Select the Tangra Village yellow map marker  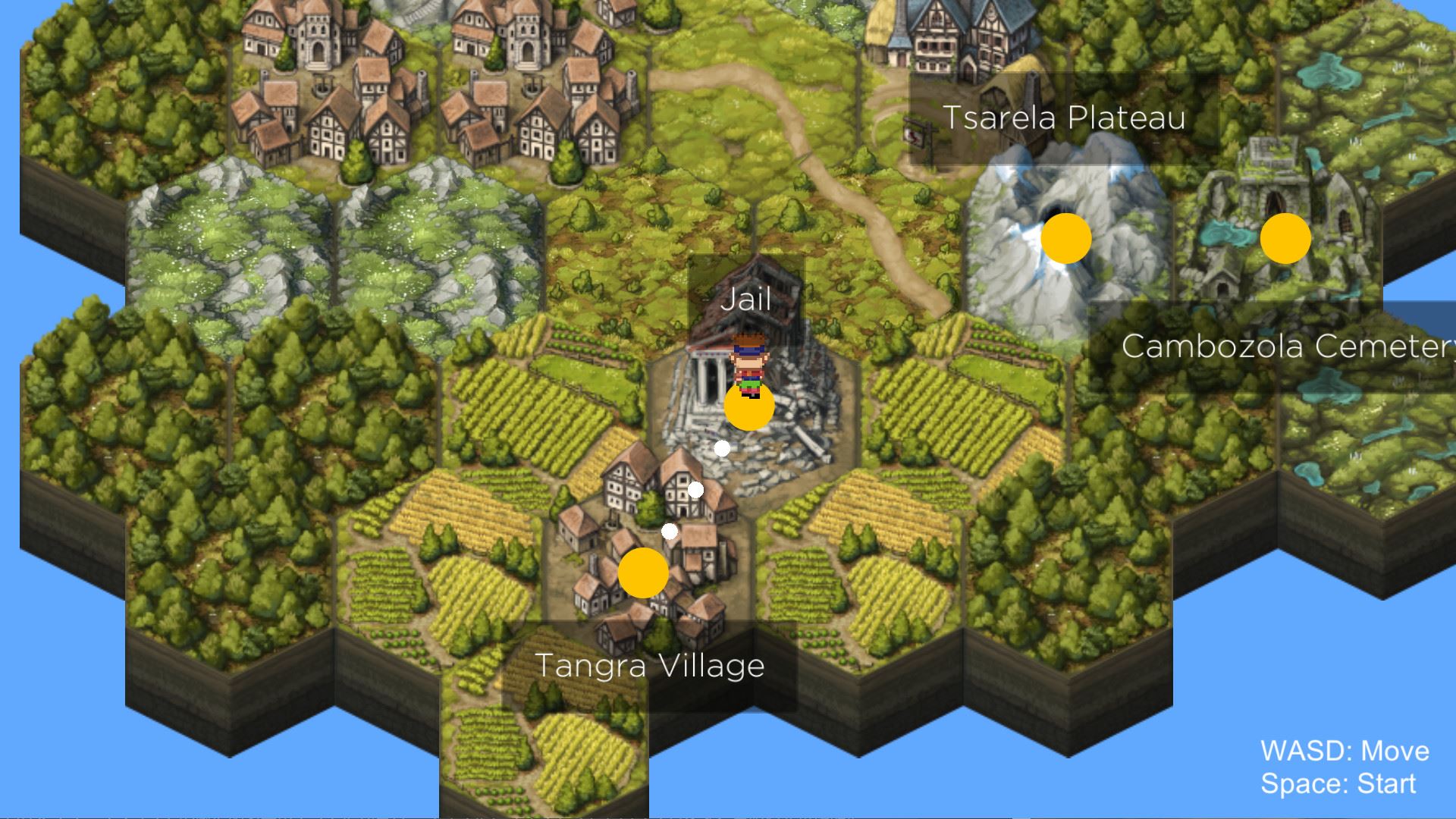(x=643, y=573)
